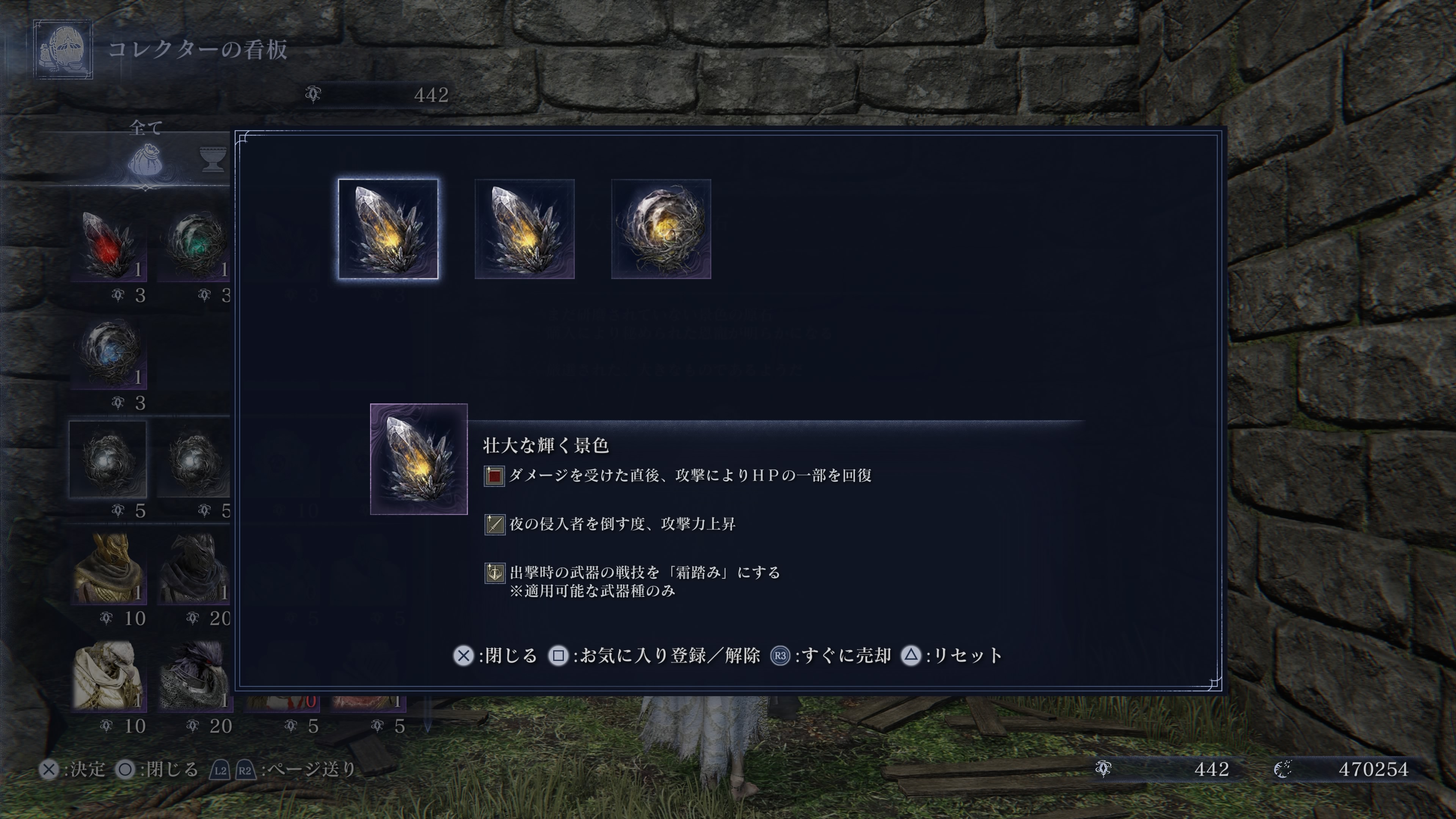Open the goblet category tab
Screen dimensions: 1456x819
coord(213,158)
